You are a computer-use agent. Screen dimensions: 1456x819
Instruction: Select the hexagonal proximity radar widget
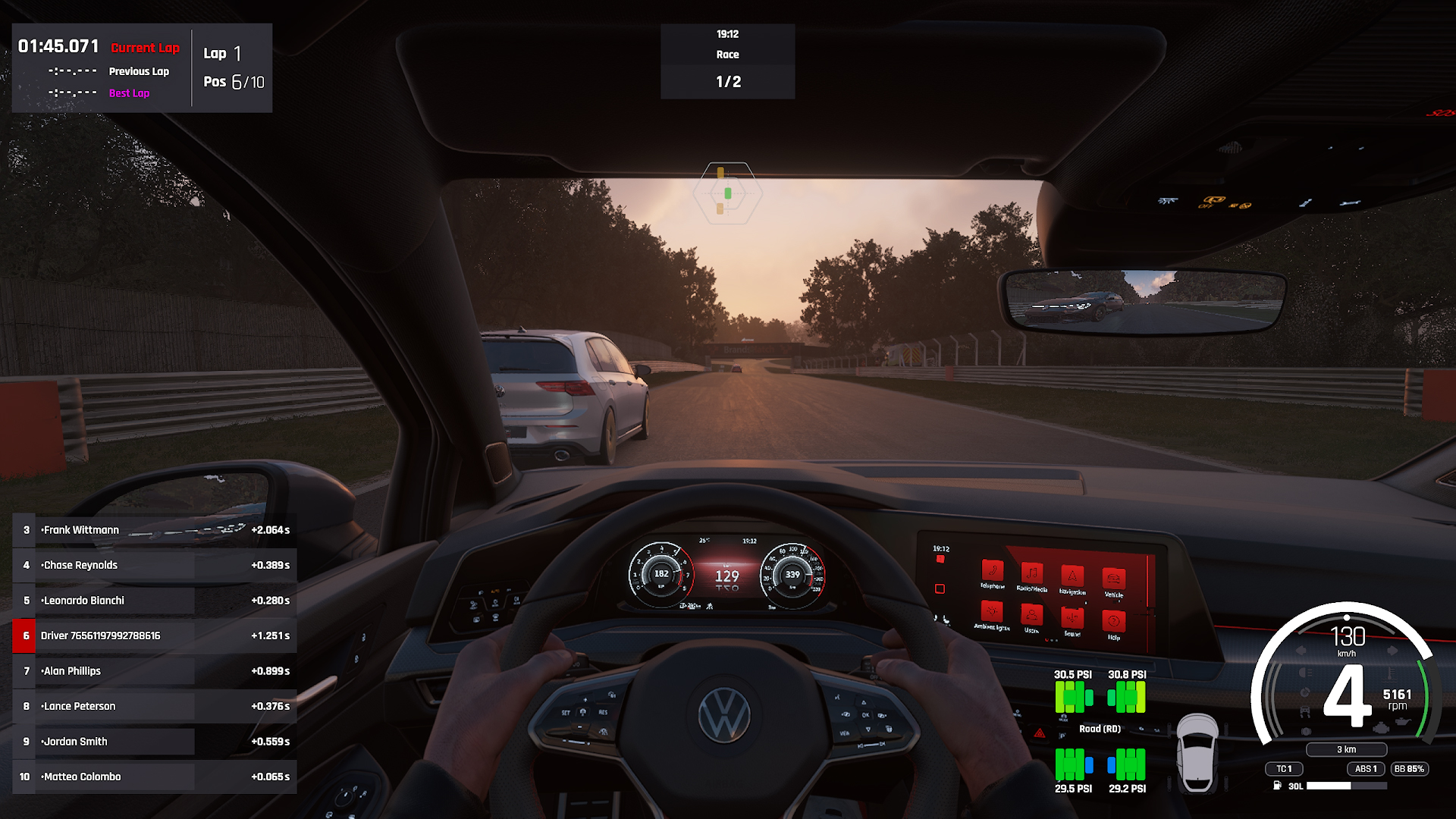[727, 193]
